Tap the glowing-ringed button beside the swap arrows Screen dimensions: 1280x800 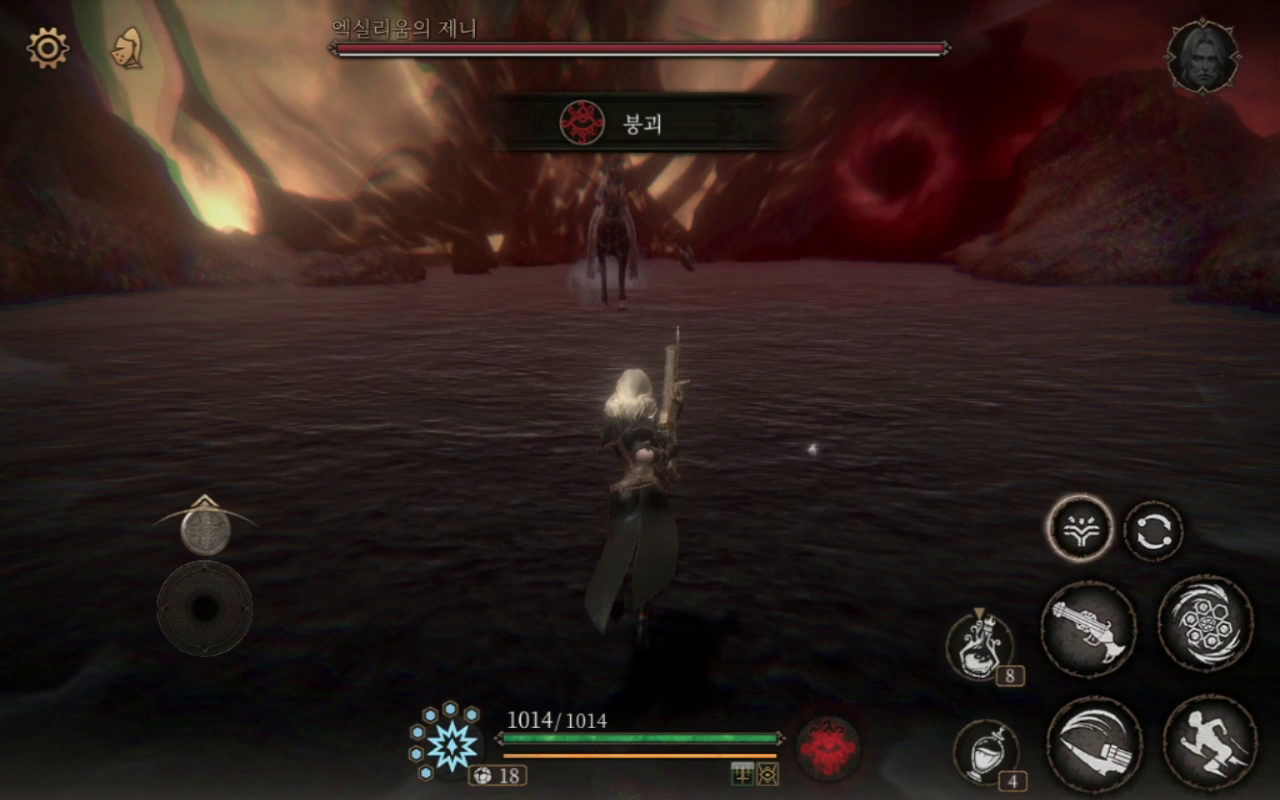coord(1080,529)
